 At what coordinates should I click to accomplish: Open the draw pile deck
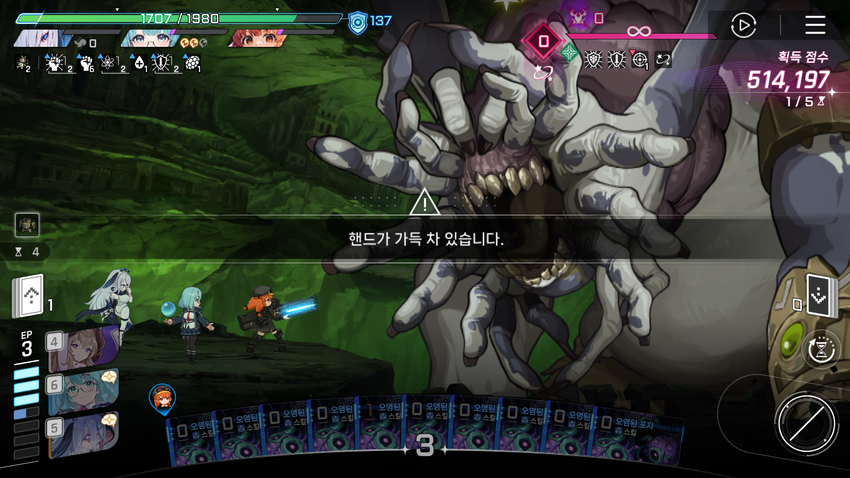[30, 296]
